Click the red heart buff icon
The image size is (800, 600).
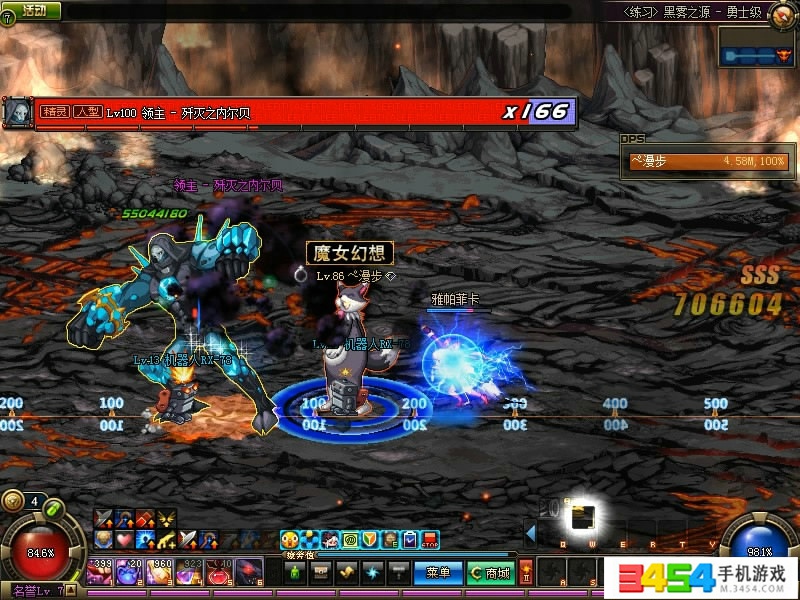(123, 539)
